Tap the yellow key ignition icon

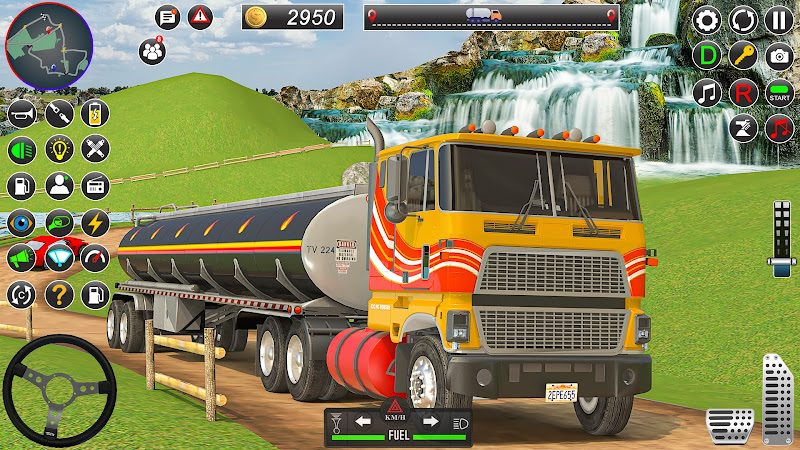coord(743,55)
